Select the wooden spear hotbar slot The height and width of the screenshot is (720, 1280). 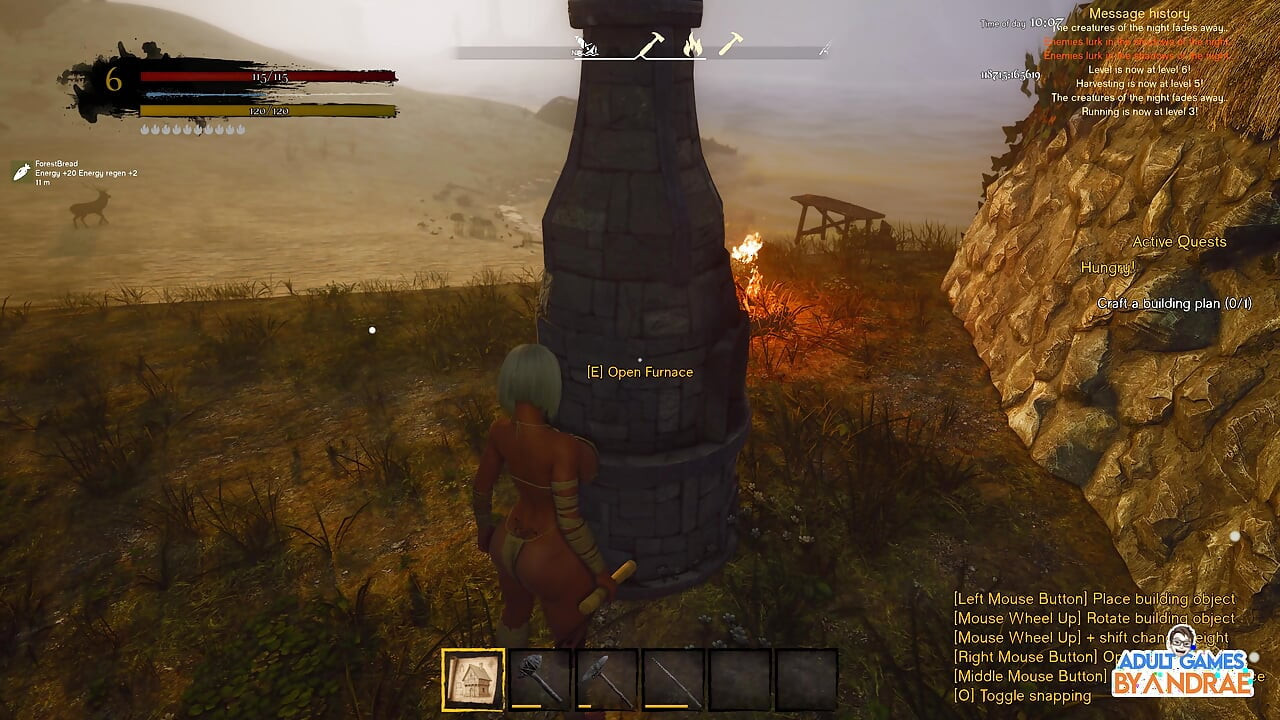click(673, 679)
